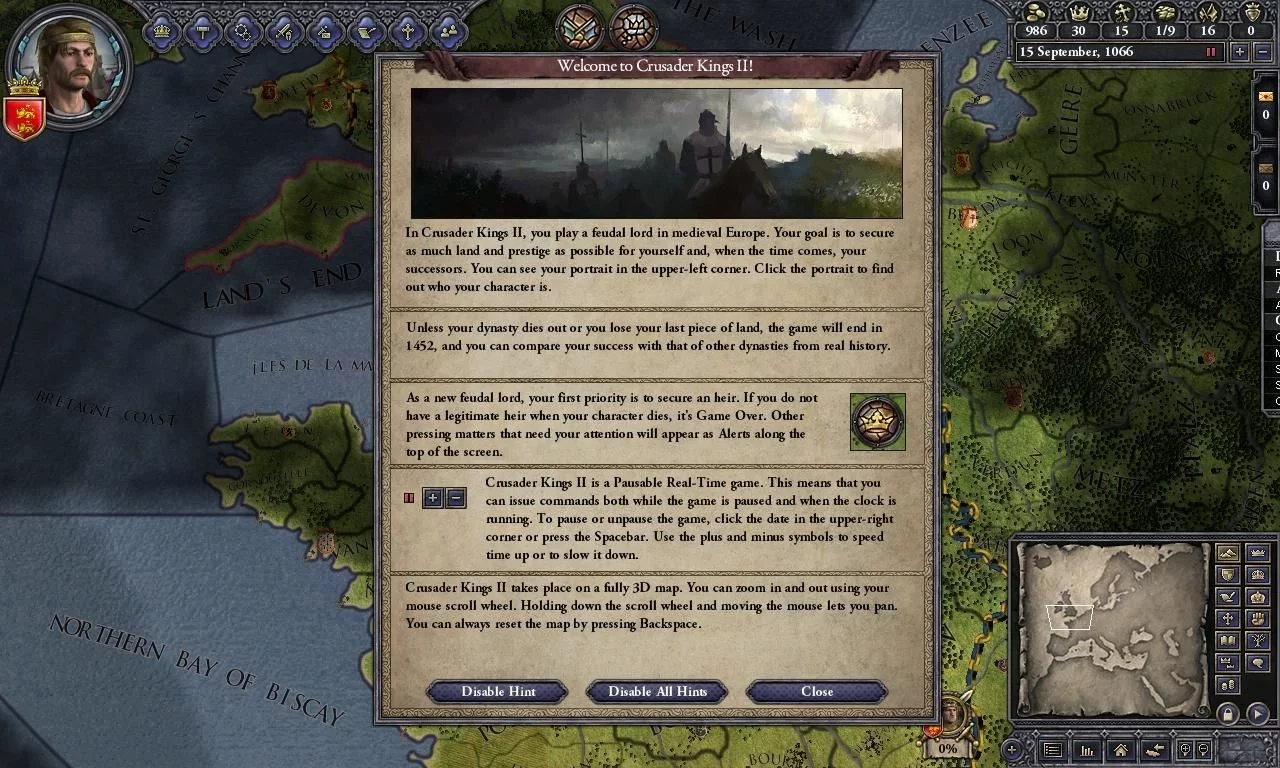Image resolution: width=1280 pixels, height=768 pixels.
Task: Choose Disable All Hints
Action: pos(657,691)
